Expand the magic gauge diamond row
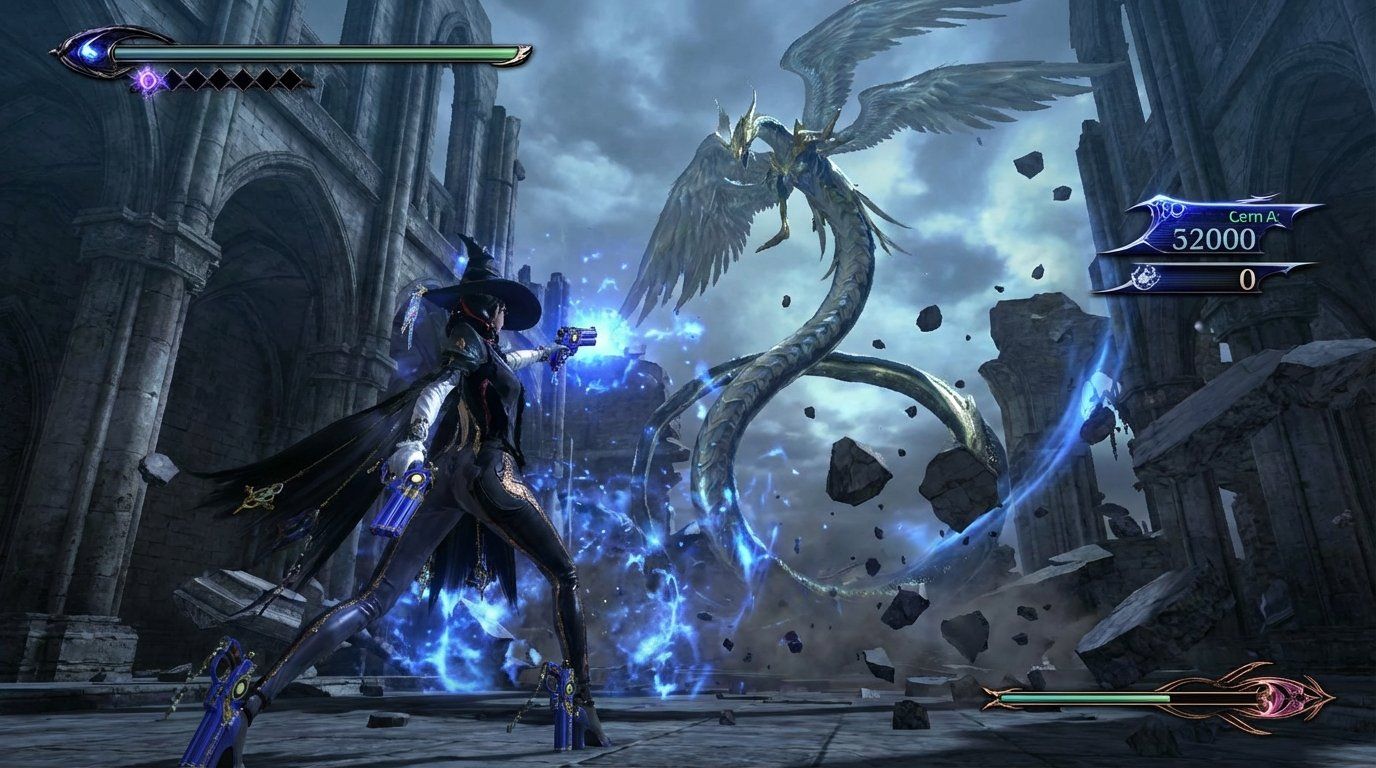 pyautogui.click(x=230, y=79)
